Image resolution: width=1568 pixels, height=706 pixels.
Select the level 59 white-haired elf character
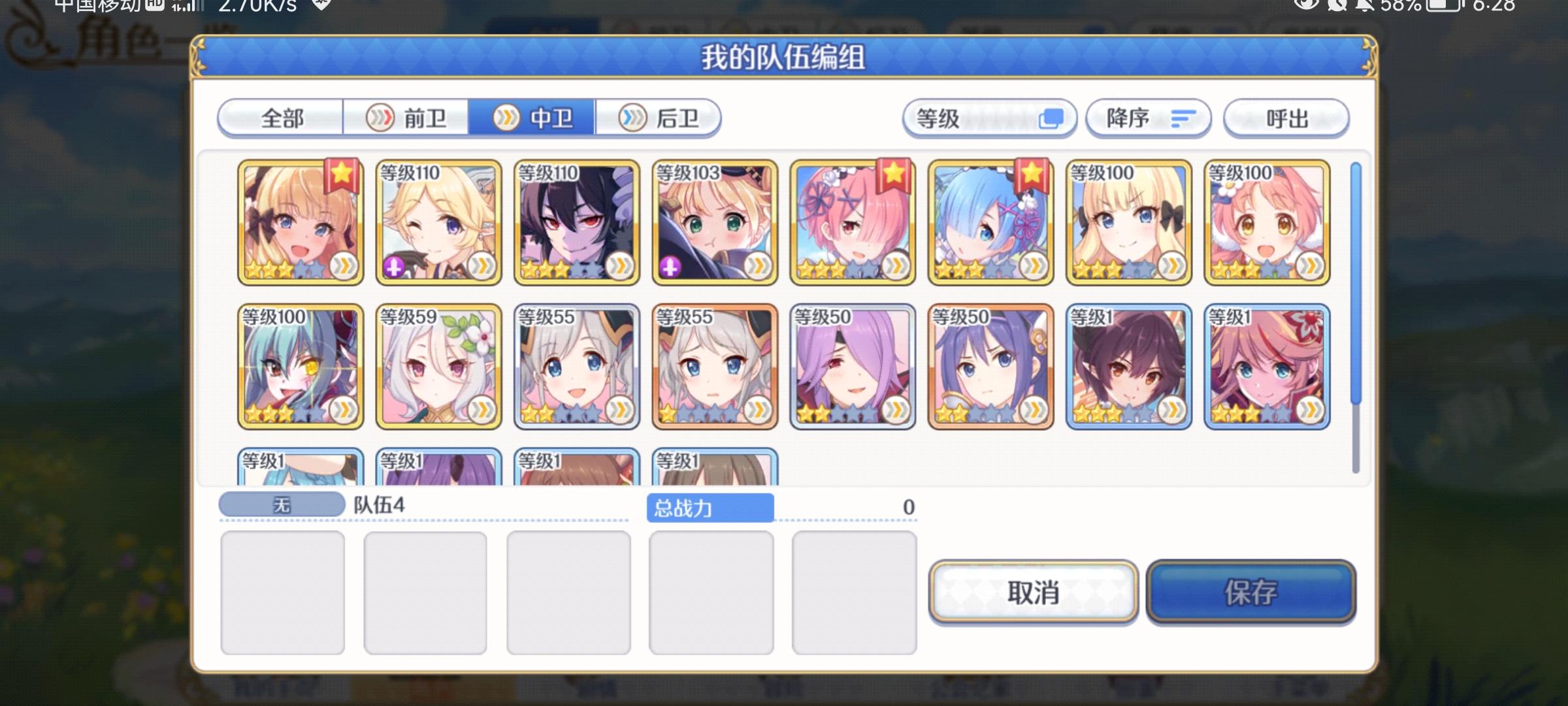(438, 366)
